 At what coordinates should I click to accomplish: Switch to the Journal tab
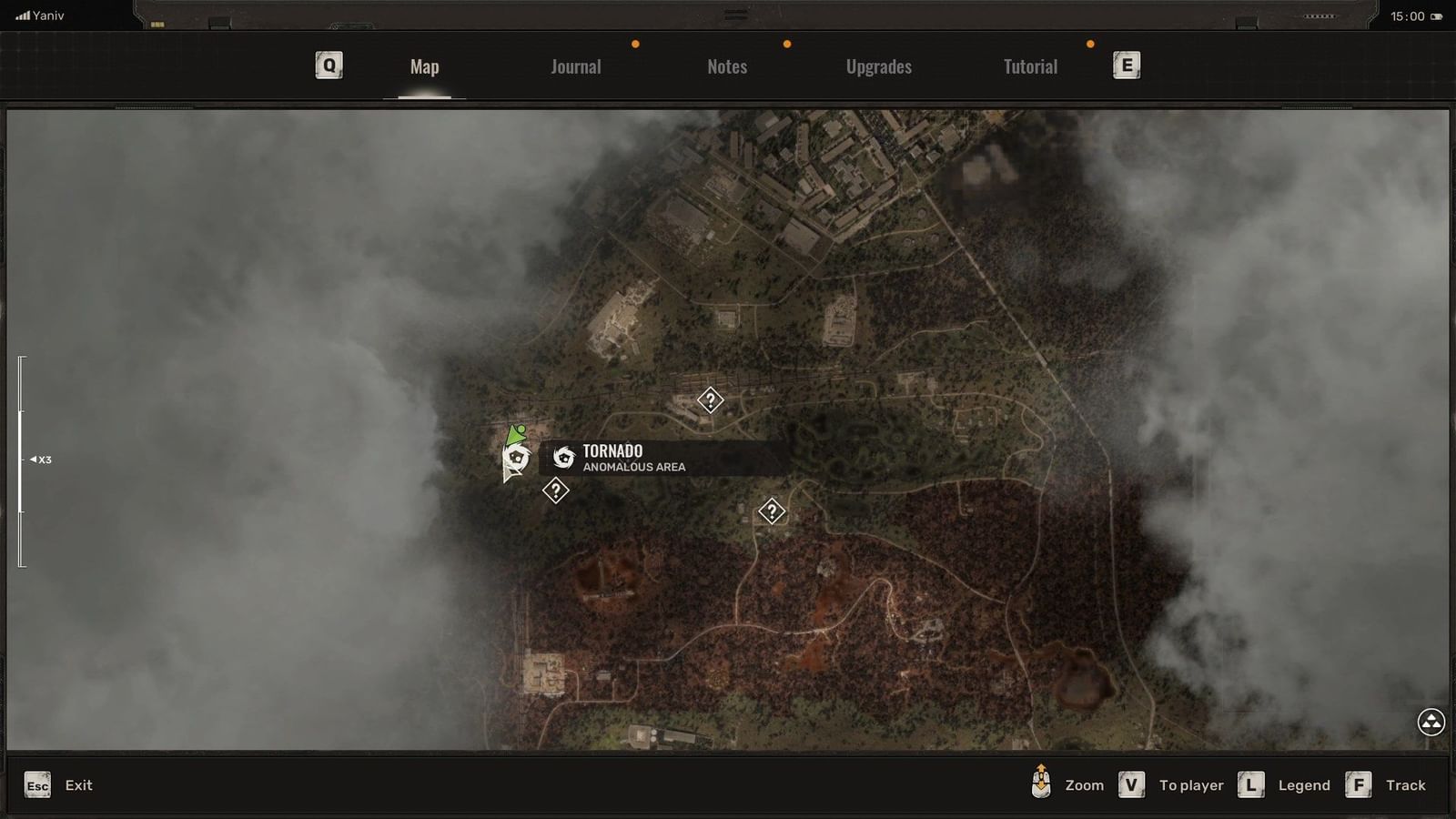[x=574, y=66]
